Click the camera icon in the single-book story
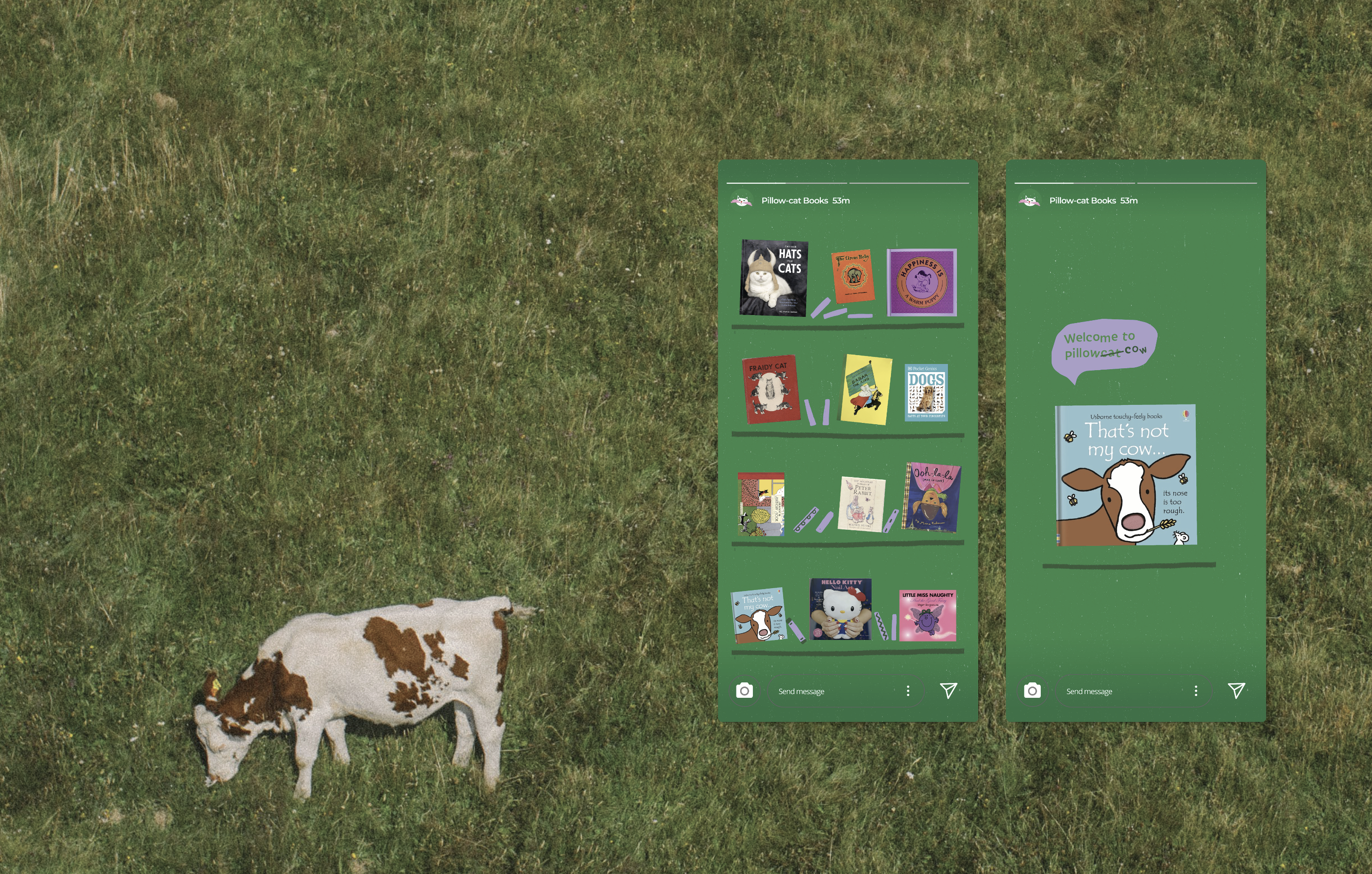This screenshot has height=874, width=1372. 1032,691
